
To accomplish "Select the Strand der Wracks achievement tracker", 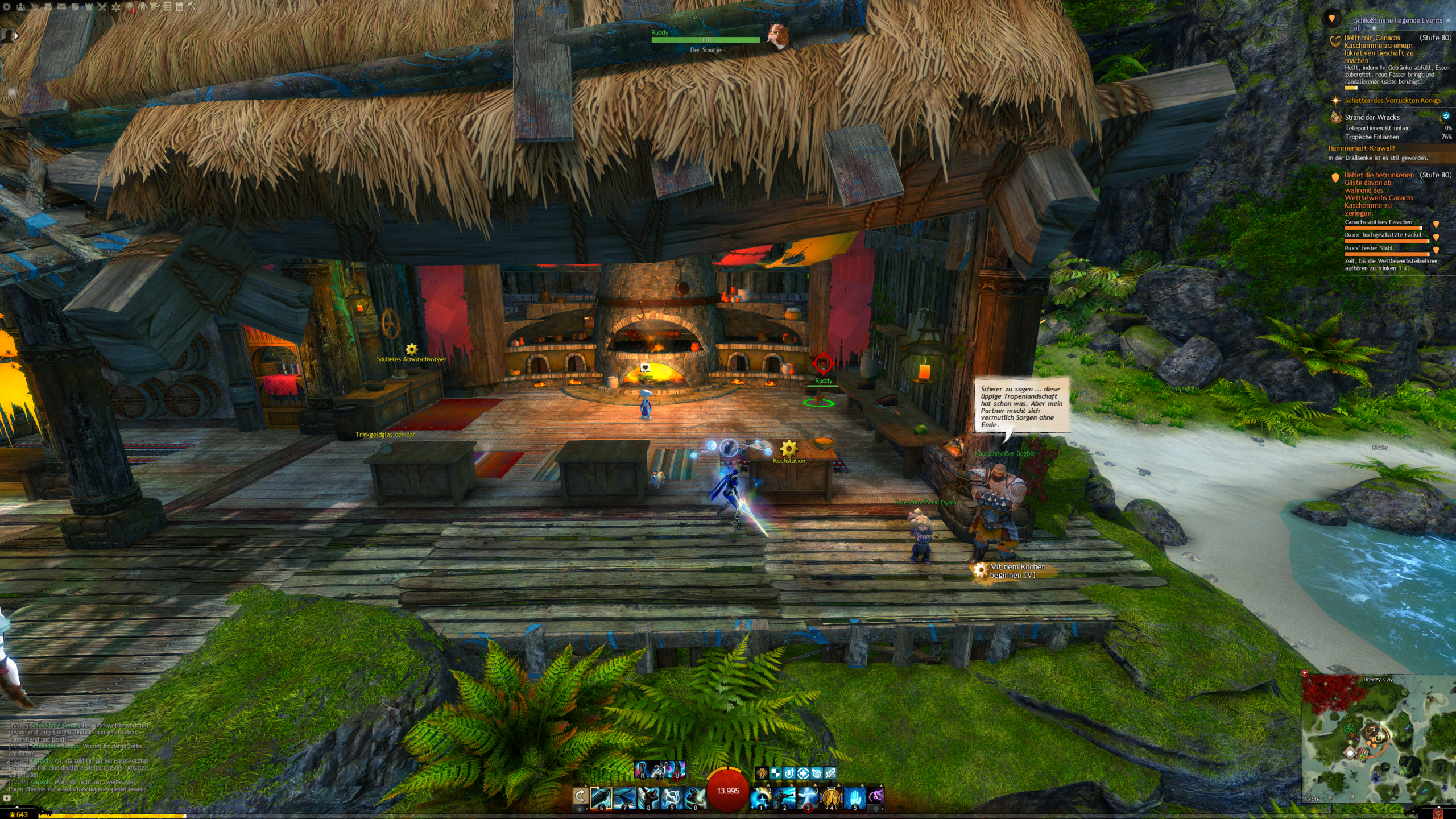I will (1372, 117).
